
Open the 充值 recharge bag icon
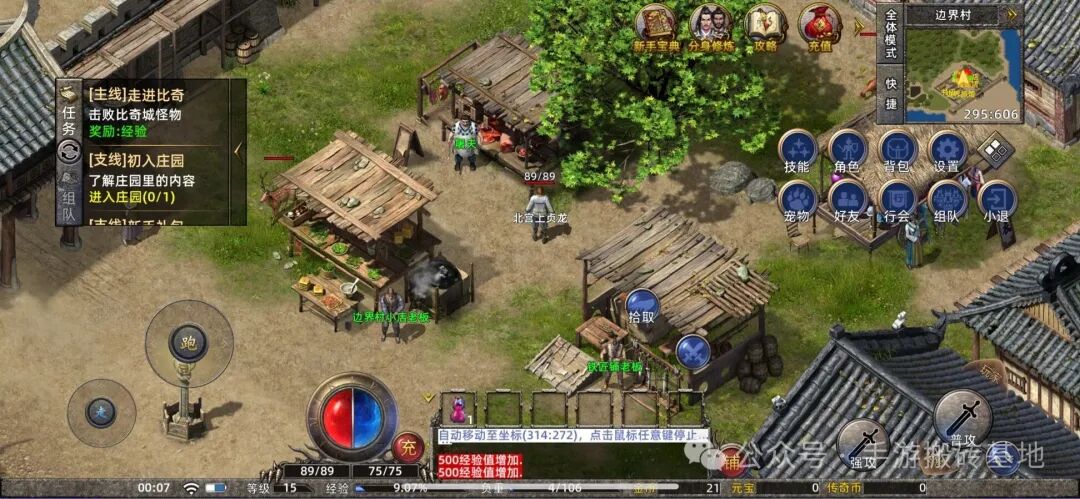click(x=820, y=25)
